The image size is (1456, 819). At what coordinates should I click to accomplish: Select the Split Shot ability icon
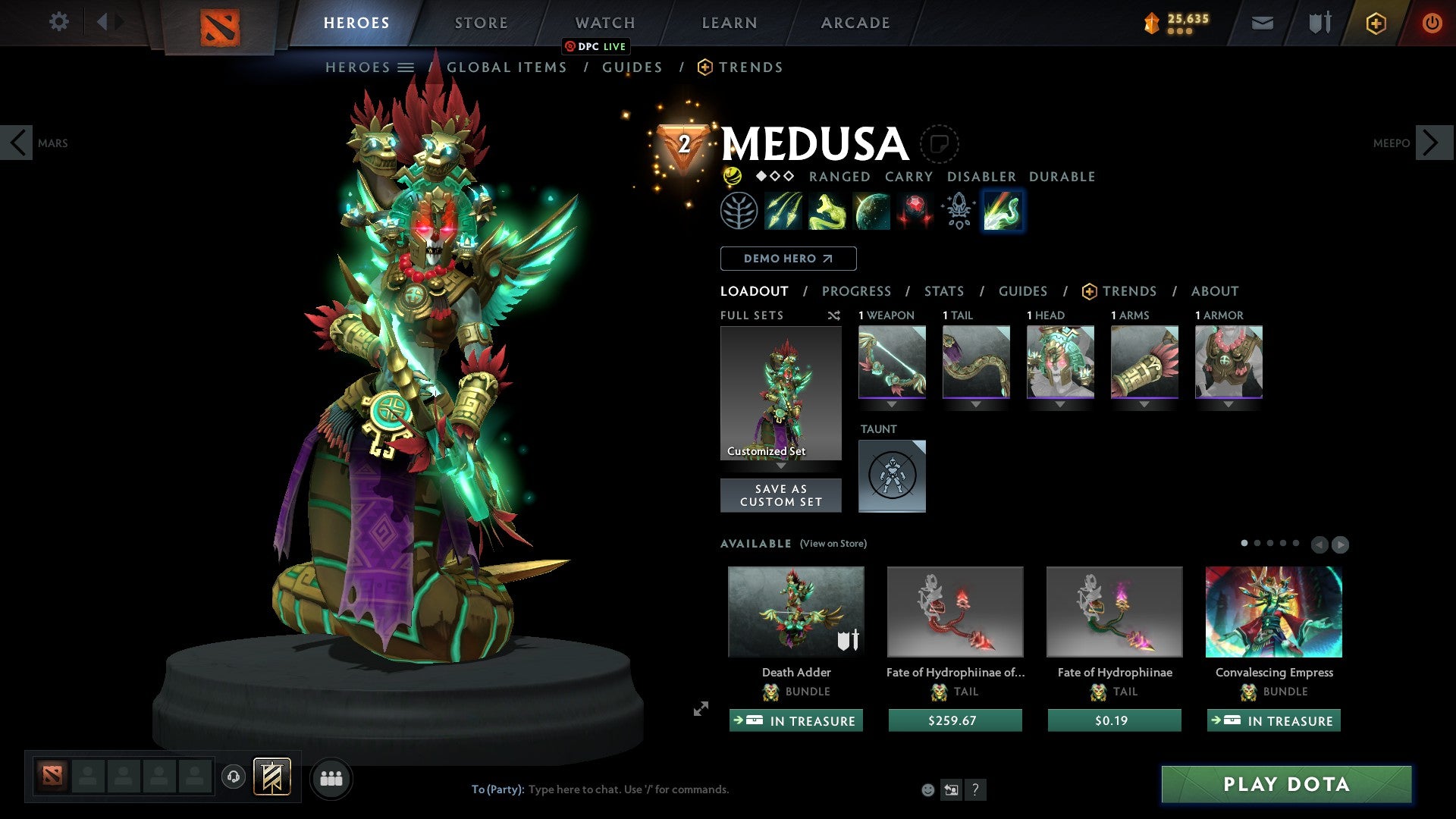[784, 211]
